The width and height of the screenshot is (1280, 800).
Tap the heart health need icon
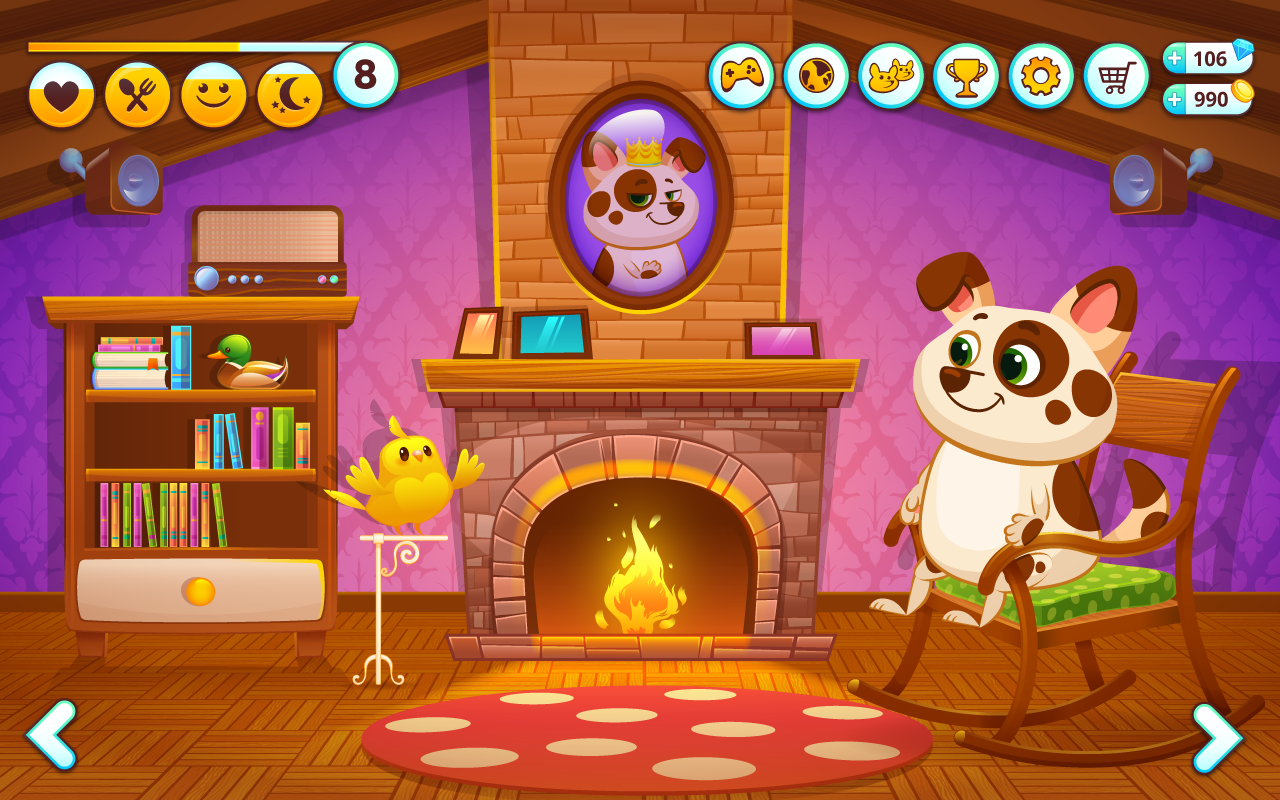click(x=61, y=95)
